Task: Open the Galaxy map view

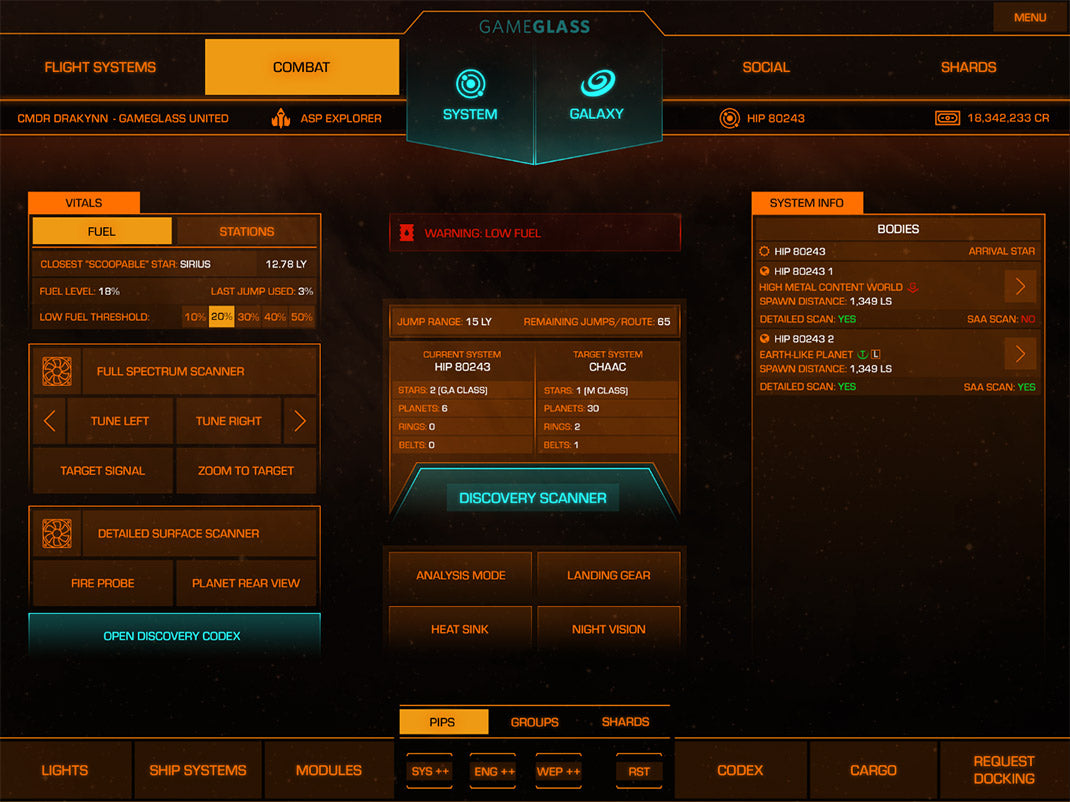Action: click(x=597, y=96)
